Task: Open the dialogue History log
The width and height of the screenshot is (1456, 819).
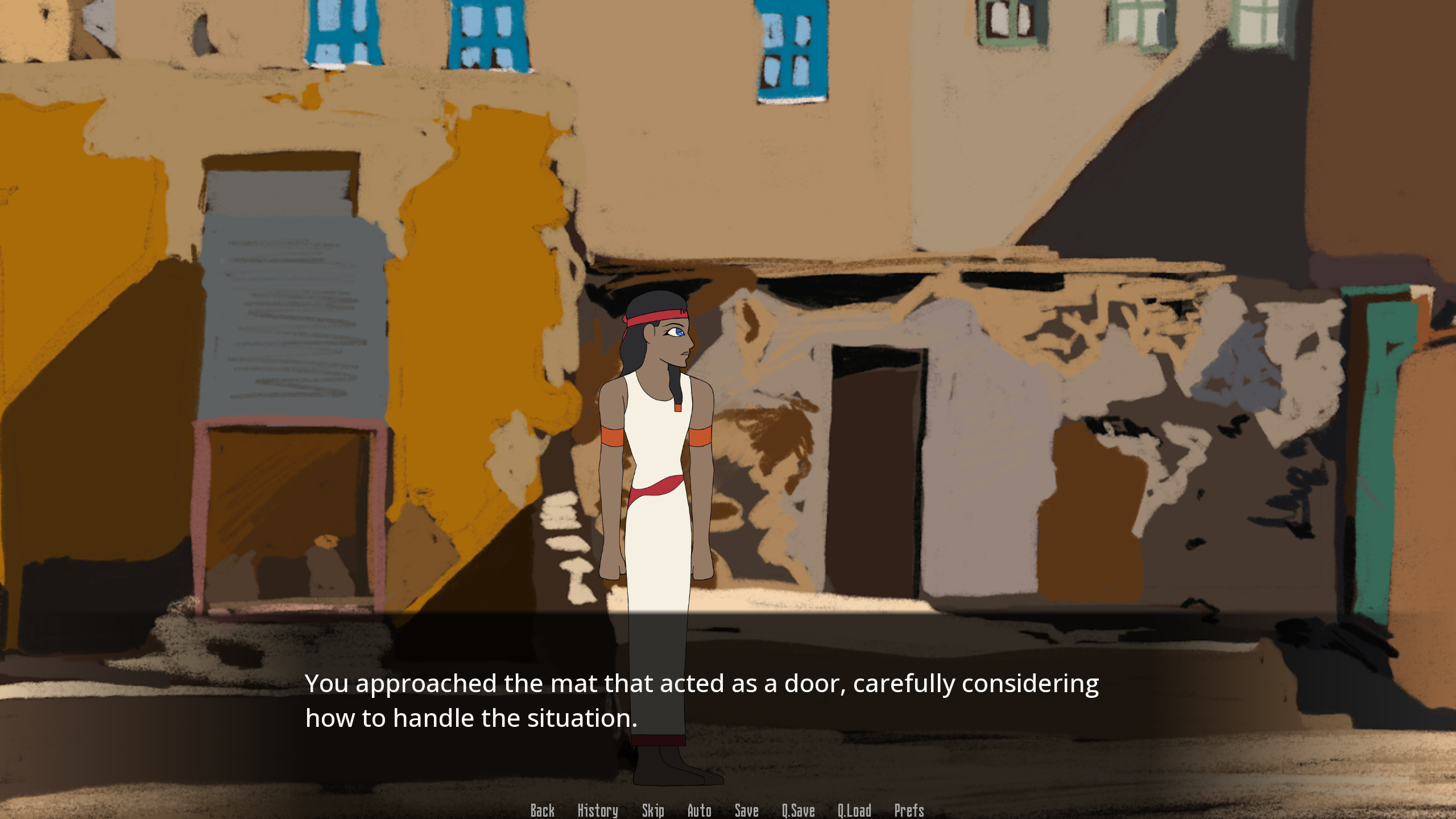Action: (x=597, y=810)
